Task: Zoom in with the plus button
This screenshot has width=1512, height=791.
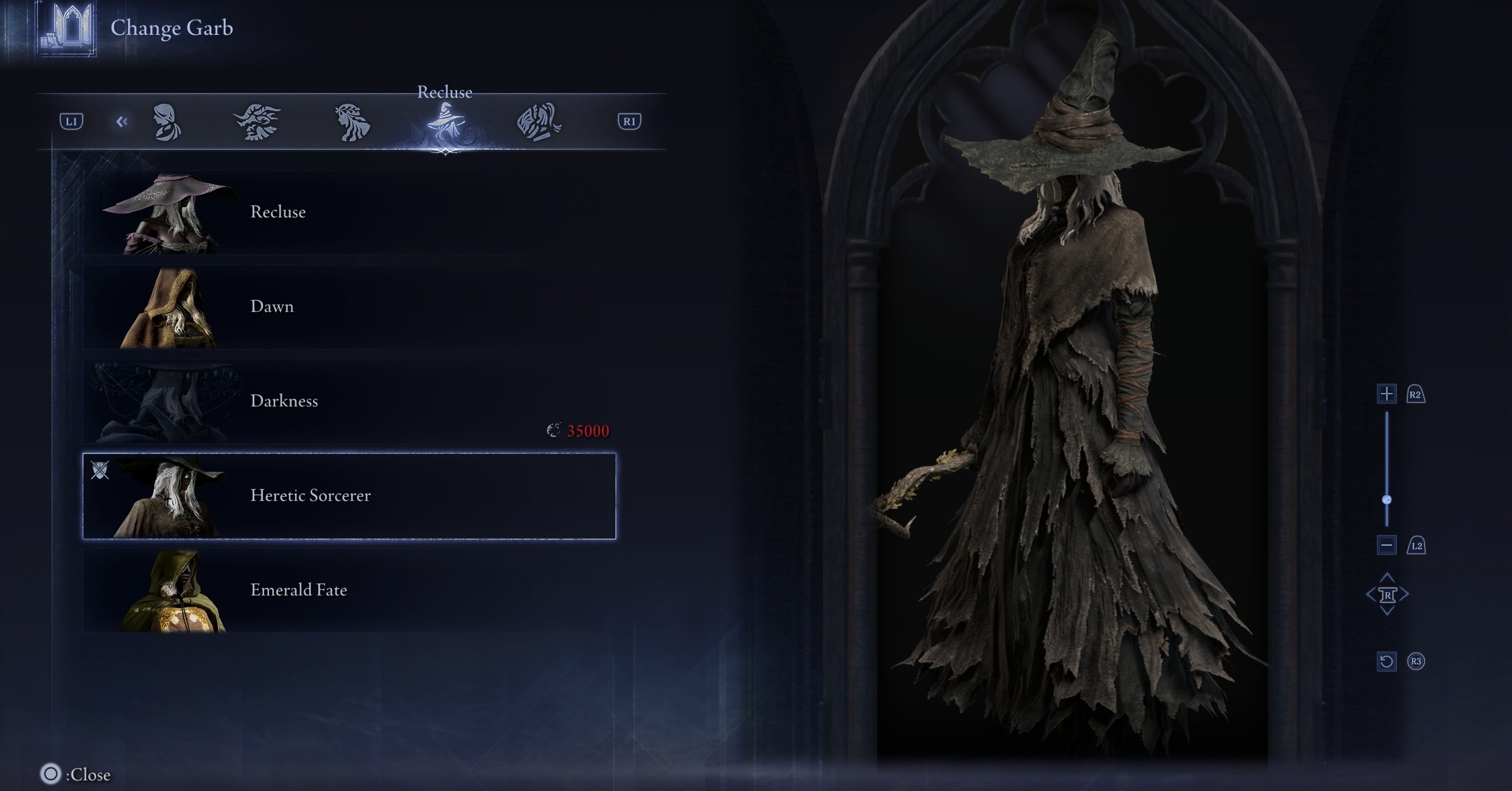Action: tap(1386, 394)
